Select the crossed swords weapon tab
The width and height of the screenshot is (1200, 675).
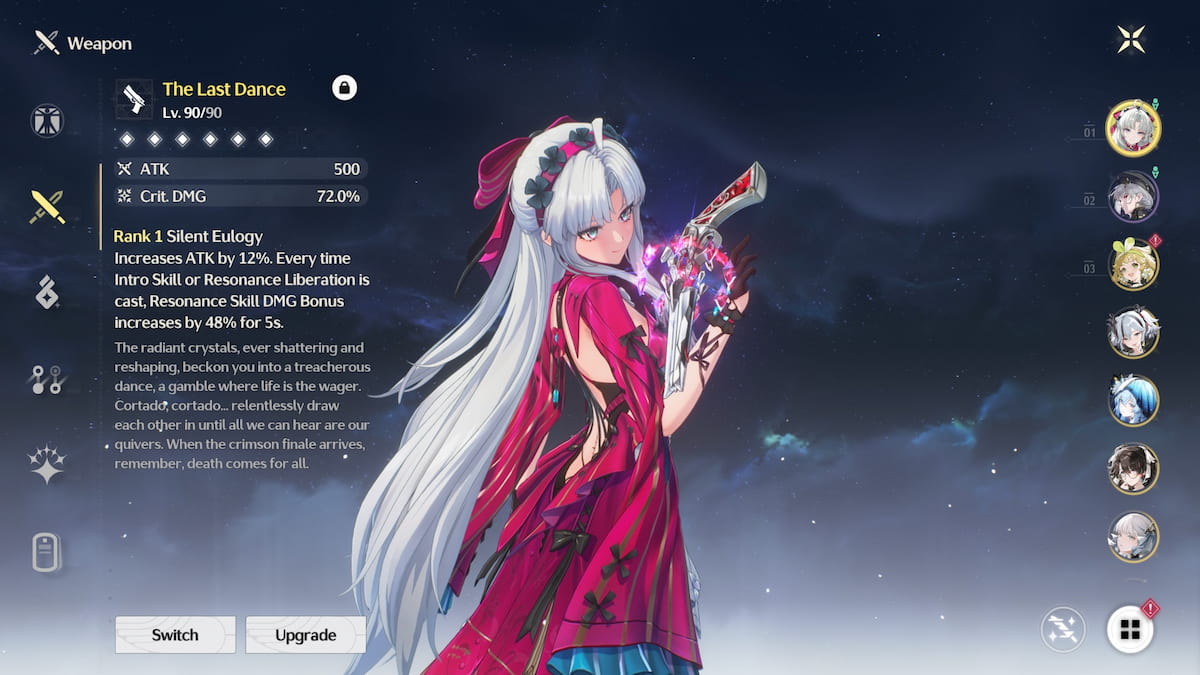47,207
